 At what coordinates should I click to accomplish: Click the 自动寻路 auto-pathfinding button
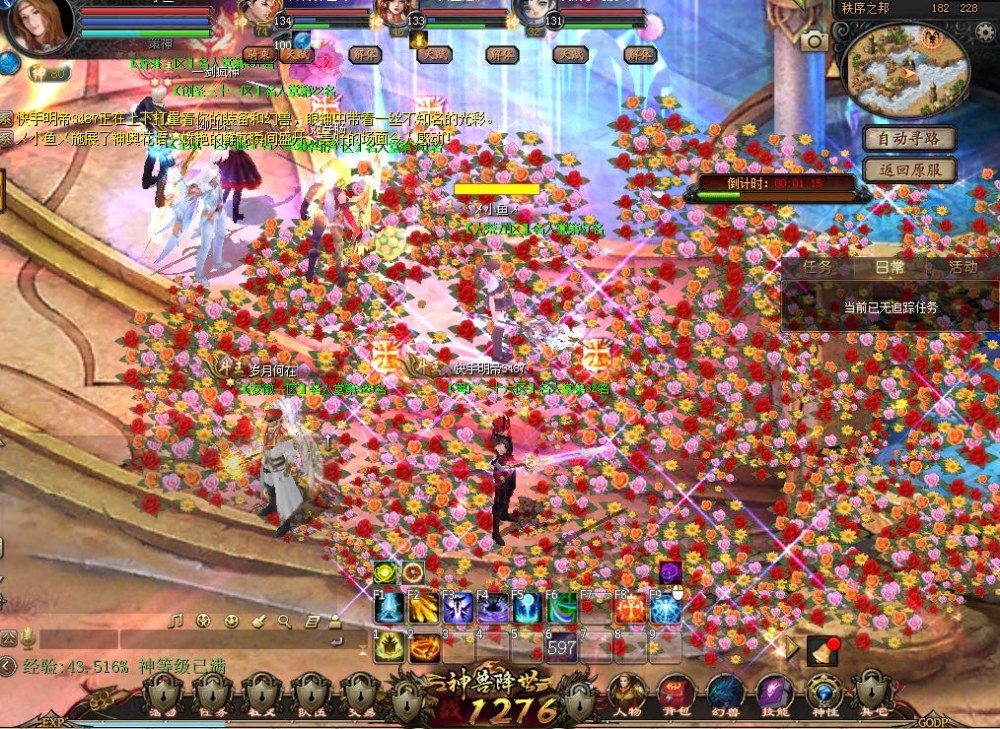click(x=909, y=138)
